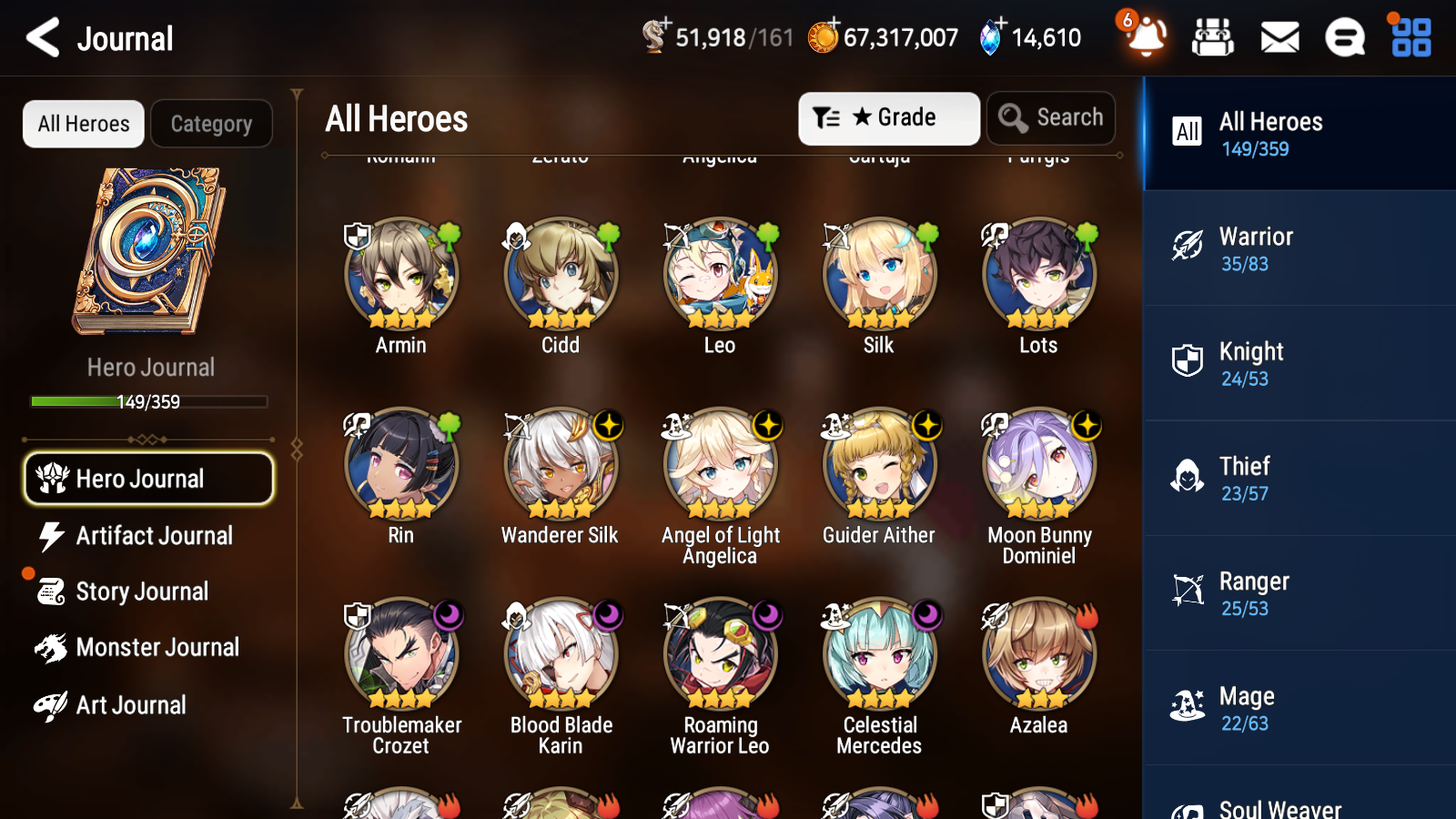The image size is (1456, 819).
Task: Switch to the Category tab
Action: [211, 124]
